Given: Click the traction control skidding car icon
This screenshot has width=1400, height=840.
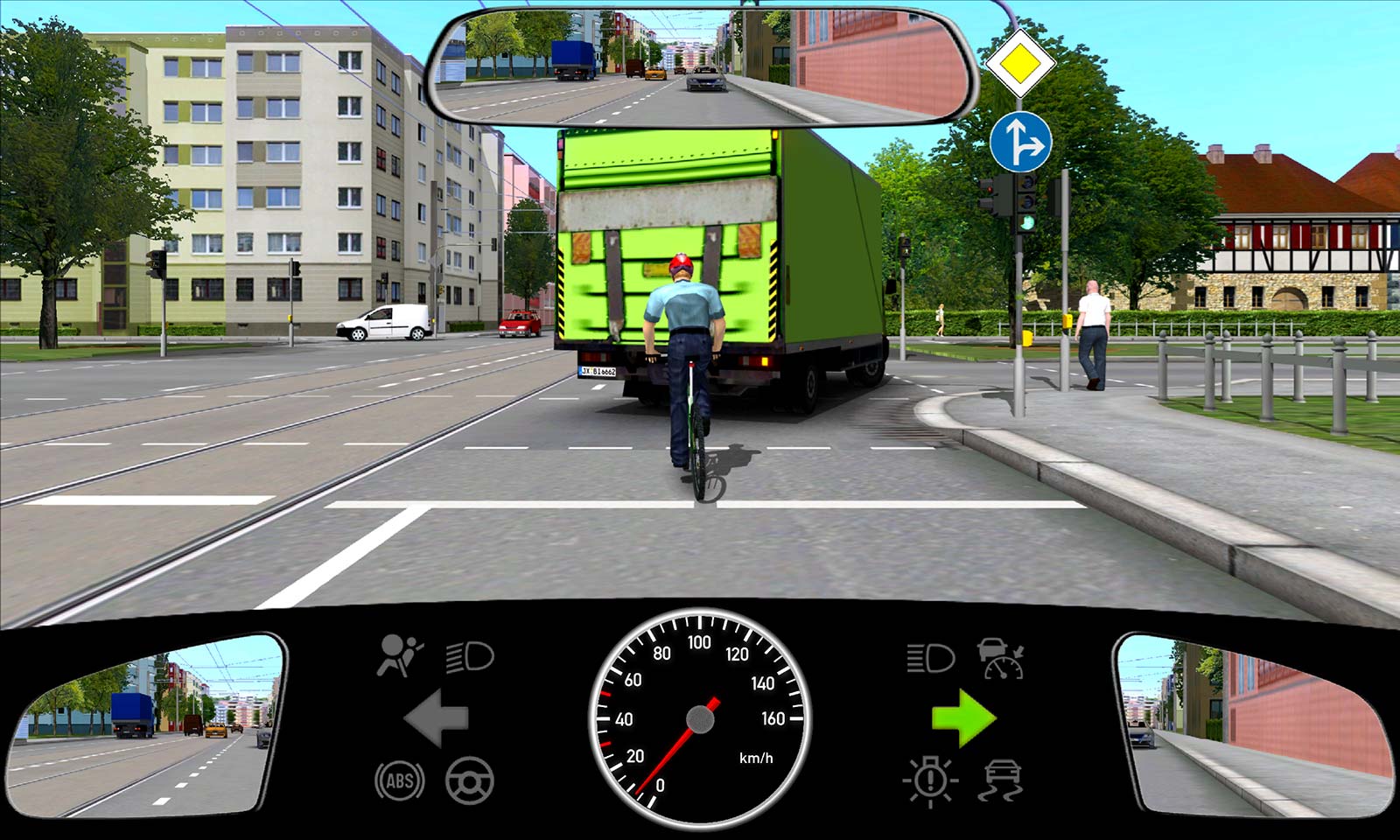Looking at the screenshot, I should coord(1003,780).
